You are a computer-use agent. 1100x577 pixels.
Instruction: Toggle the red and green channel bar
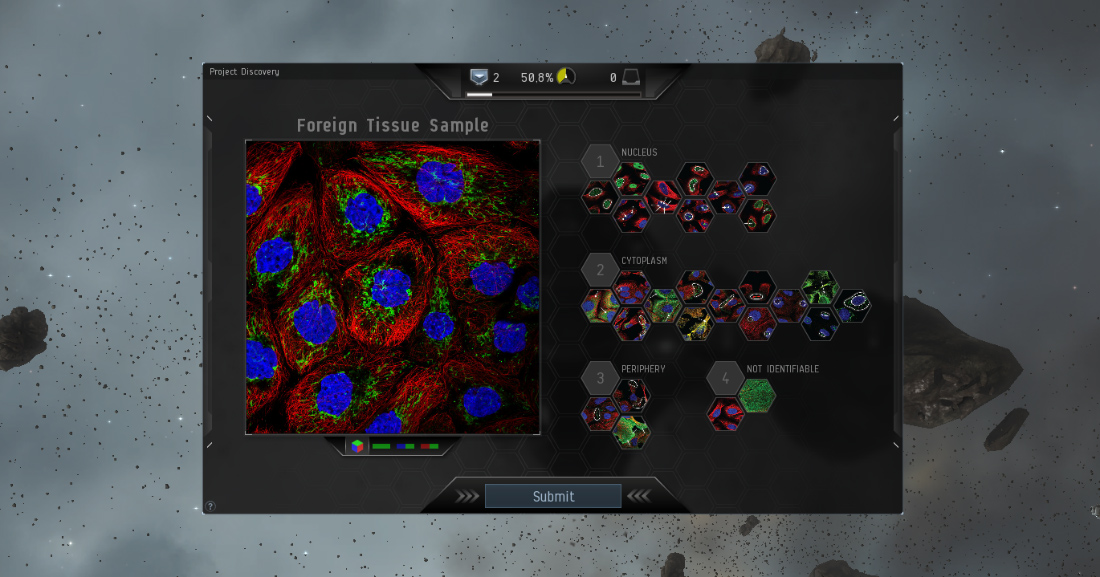429,446
